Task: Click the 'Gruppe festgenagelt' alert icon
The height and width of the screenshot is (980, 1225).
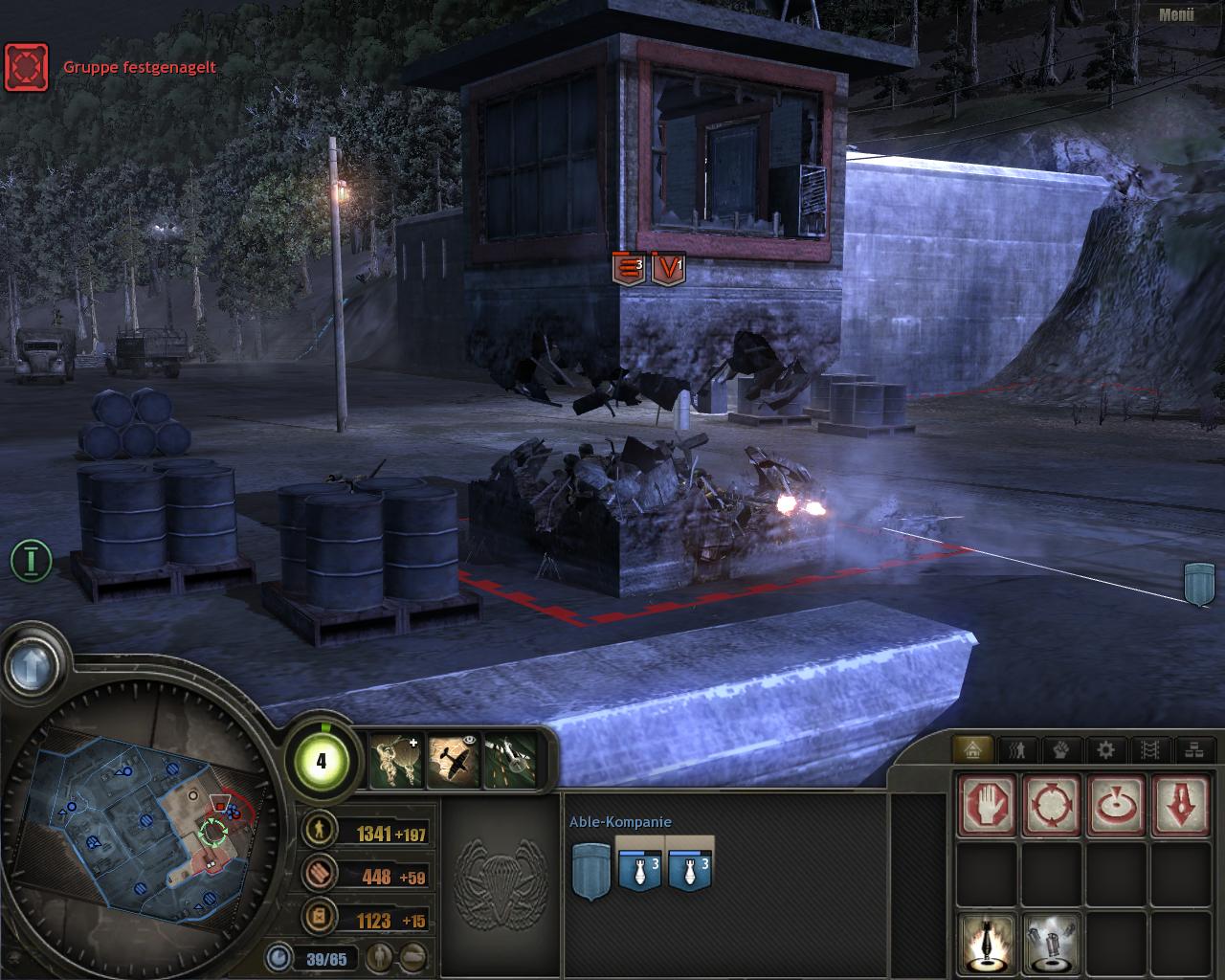Action: pos(26,66)
